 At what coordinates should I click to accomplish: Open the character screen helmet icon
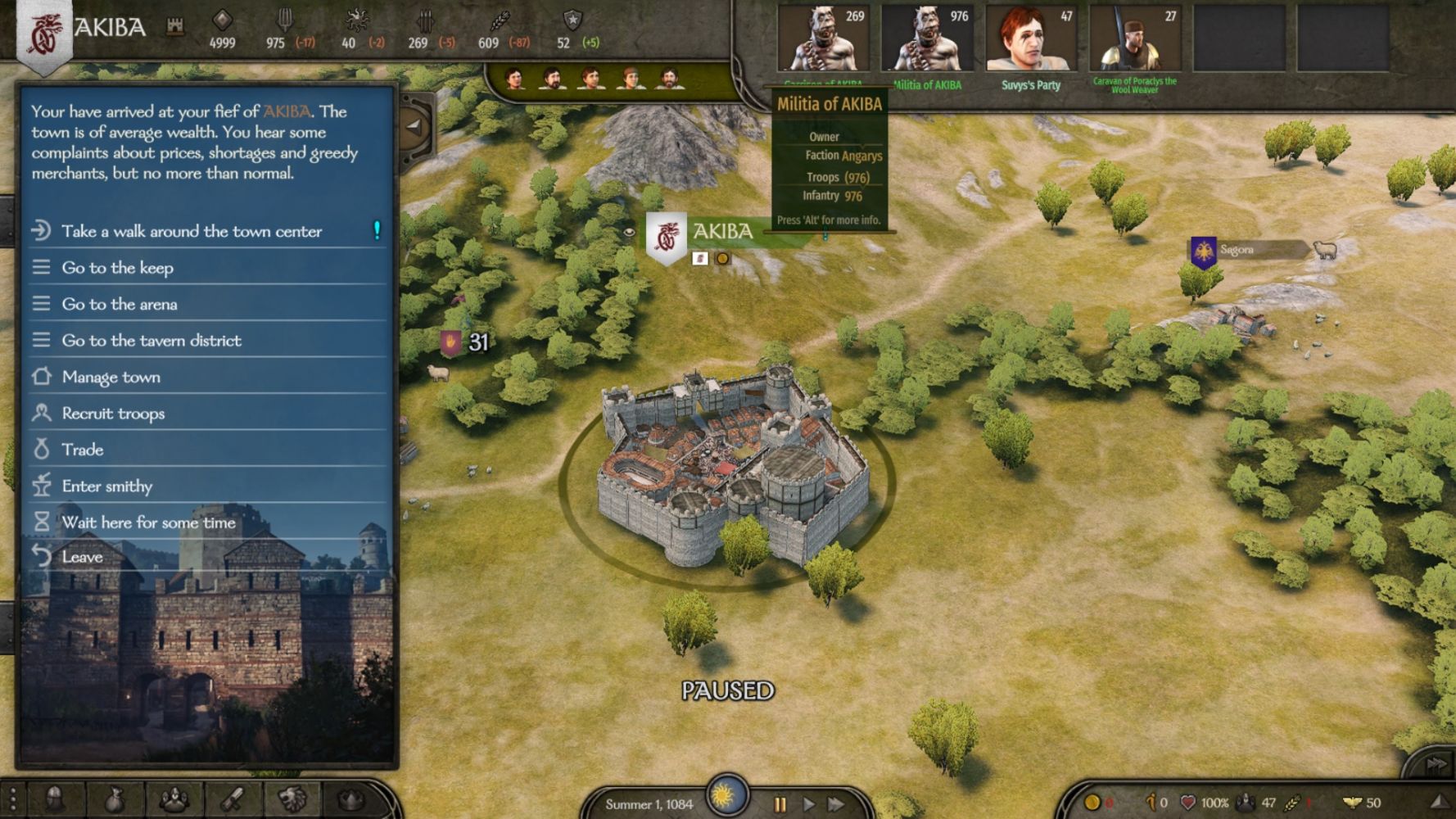[55, 799]
